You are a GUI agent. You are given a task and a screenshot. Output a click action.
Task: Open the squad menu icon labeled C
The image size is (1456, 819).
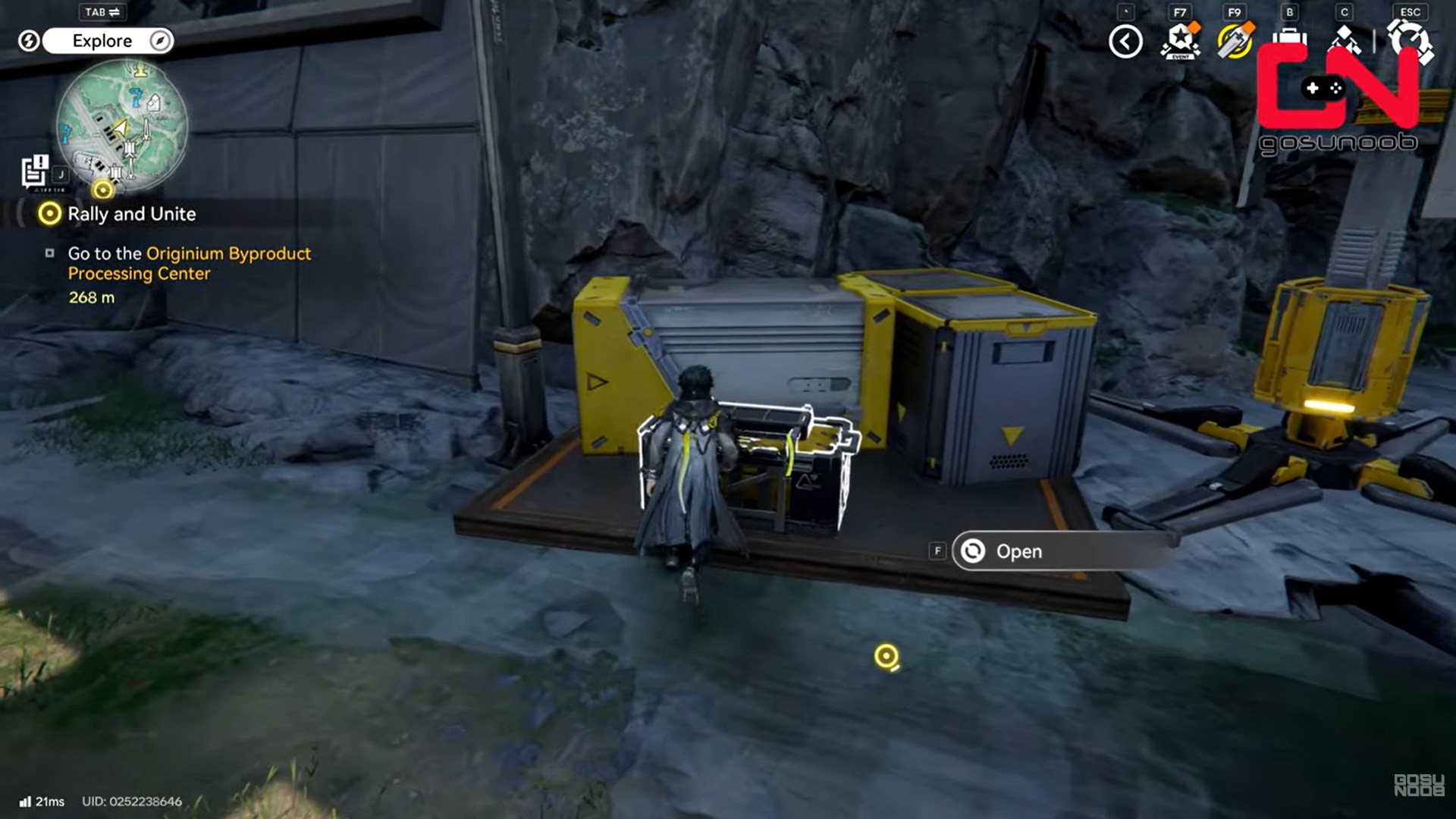(1346, 38)
